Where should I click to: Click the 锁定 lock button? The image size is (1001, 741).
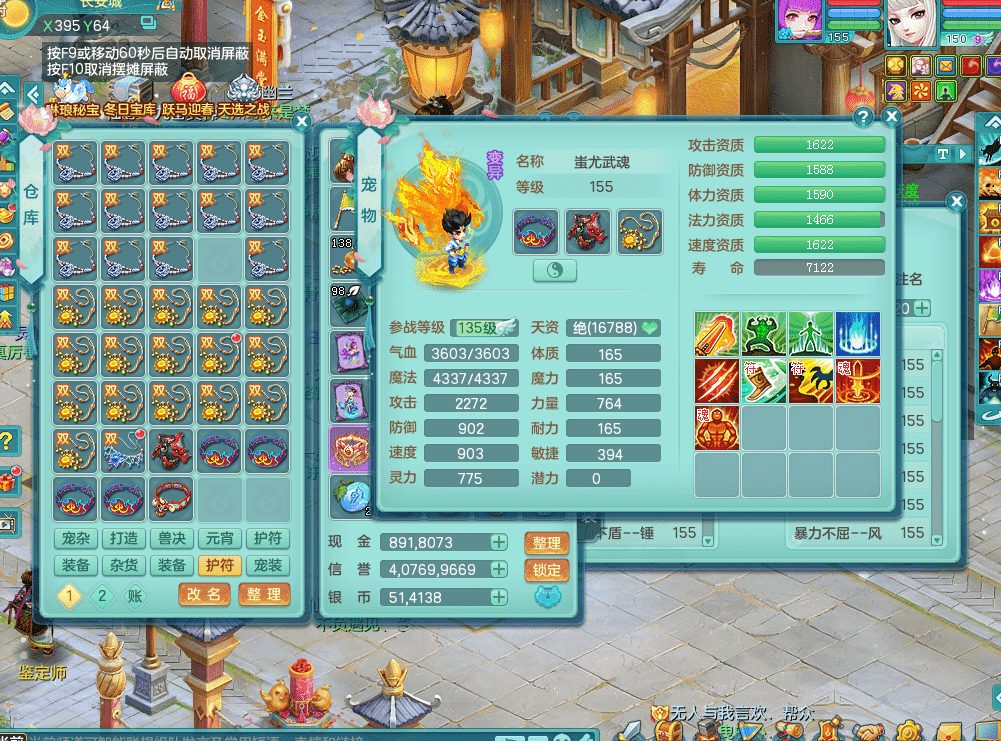(x=546, y=570)
